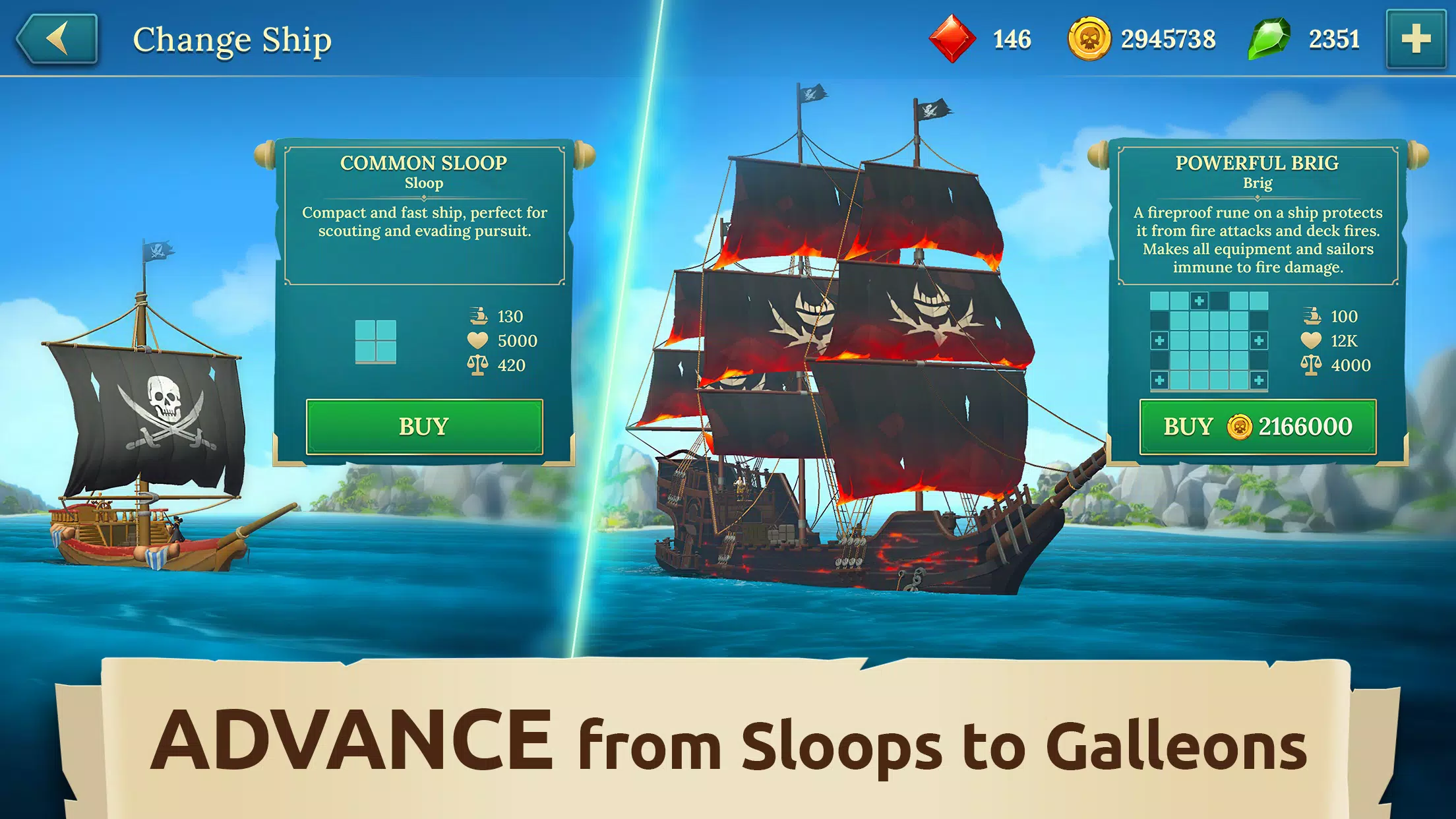Tap BUY for 2166000 coins on Powerful Brig
Viewport: 1456px width, 819px height.
[1259, 427]
